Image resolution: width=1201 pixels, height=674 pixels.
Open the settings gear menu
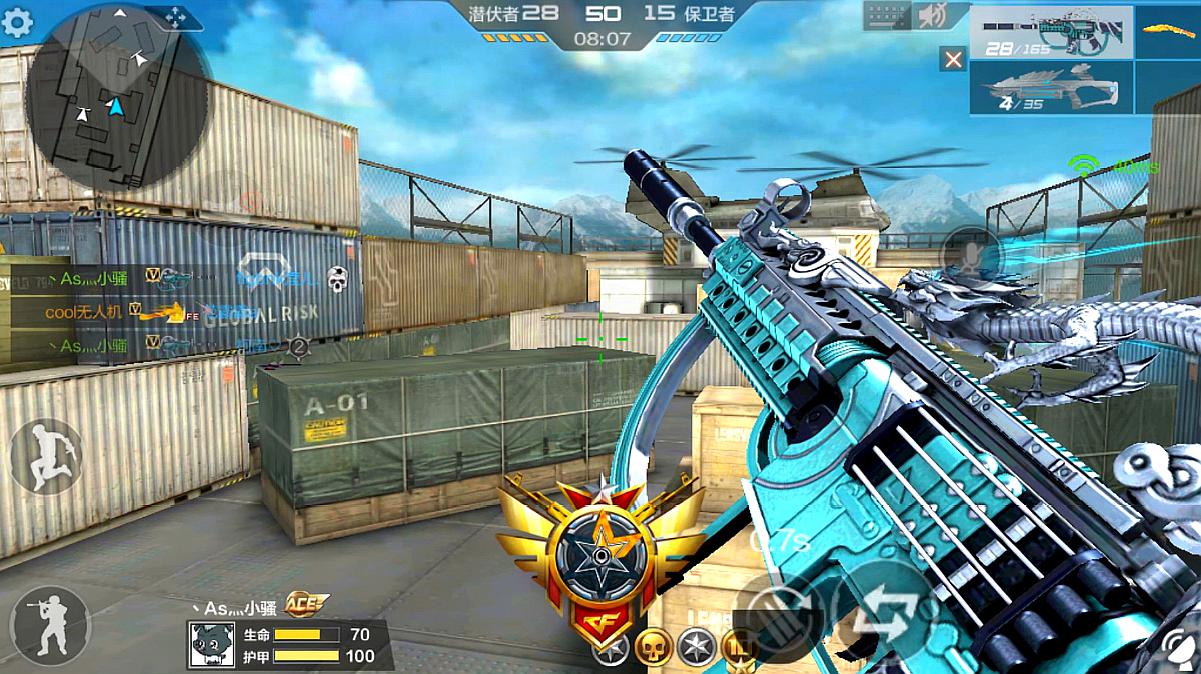(17, 23)
